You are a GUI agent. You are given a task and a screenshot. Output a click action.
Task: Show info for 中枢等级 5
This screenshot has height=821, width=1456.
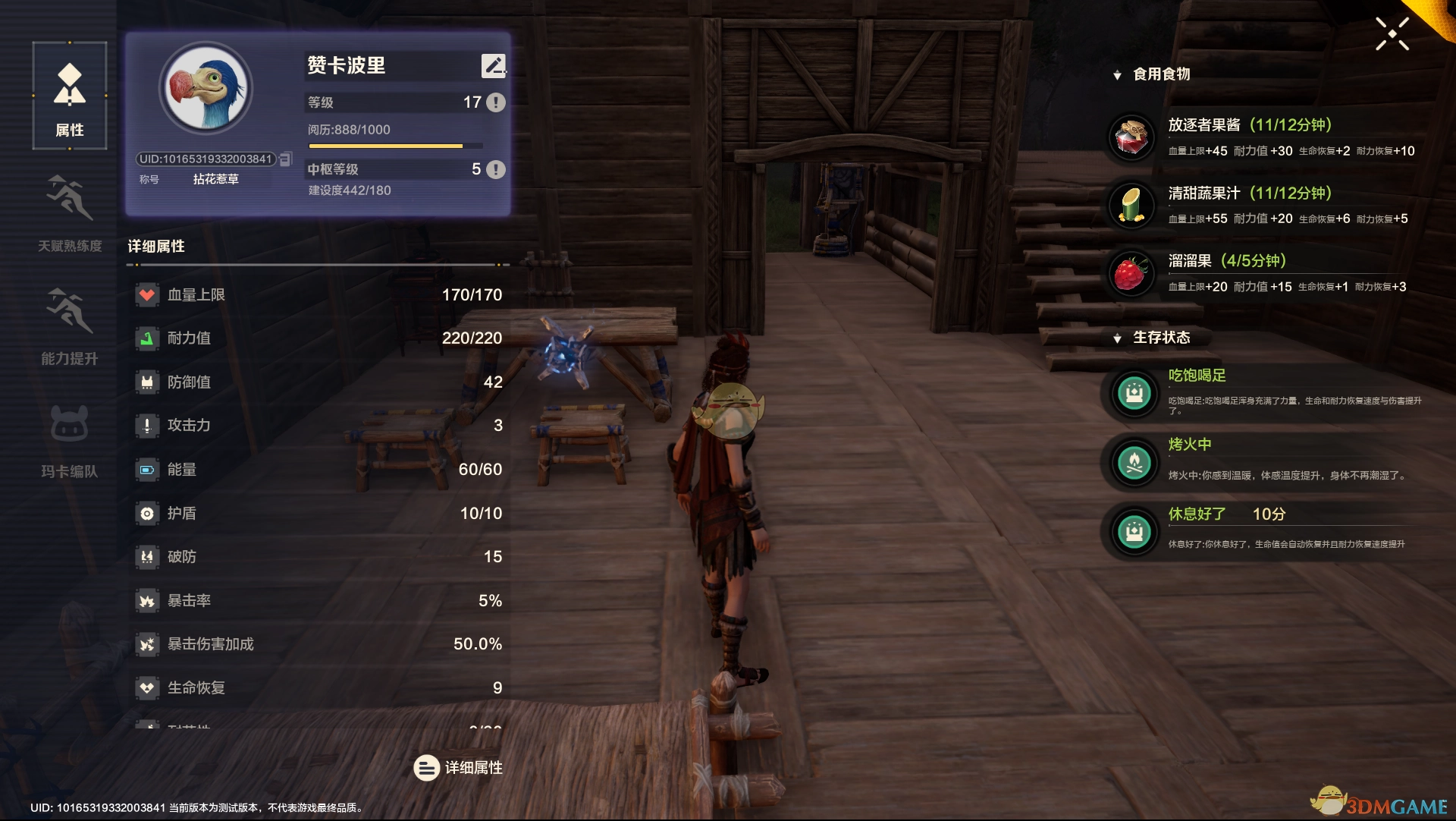[495, 169]
